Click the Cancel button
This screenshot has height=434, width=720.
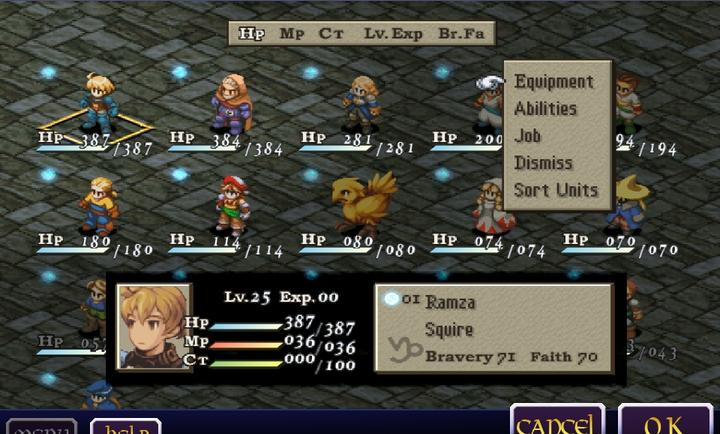pyautogui.click(x=557, y=422)
